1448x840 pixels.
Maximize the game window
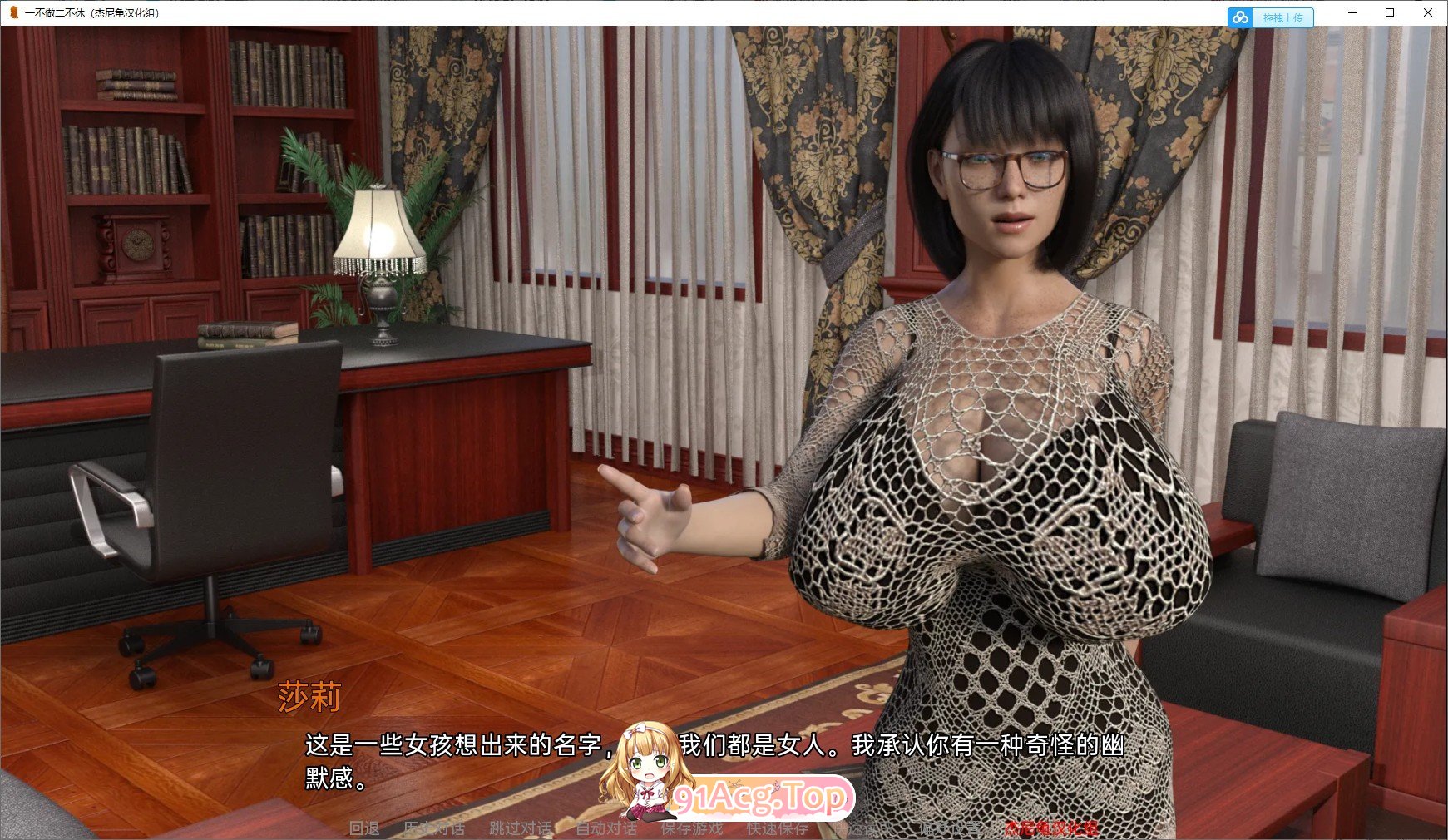1391,13
